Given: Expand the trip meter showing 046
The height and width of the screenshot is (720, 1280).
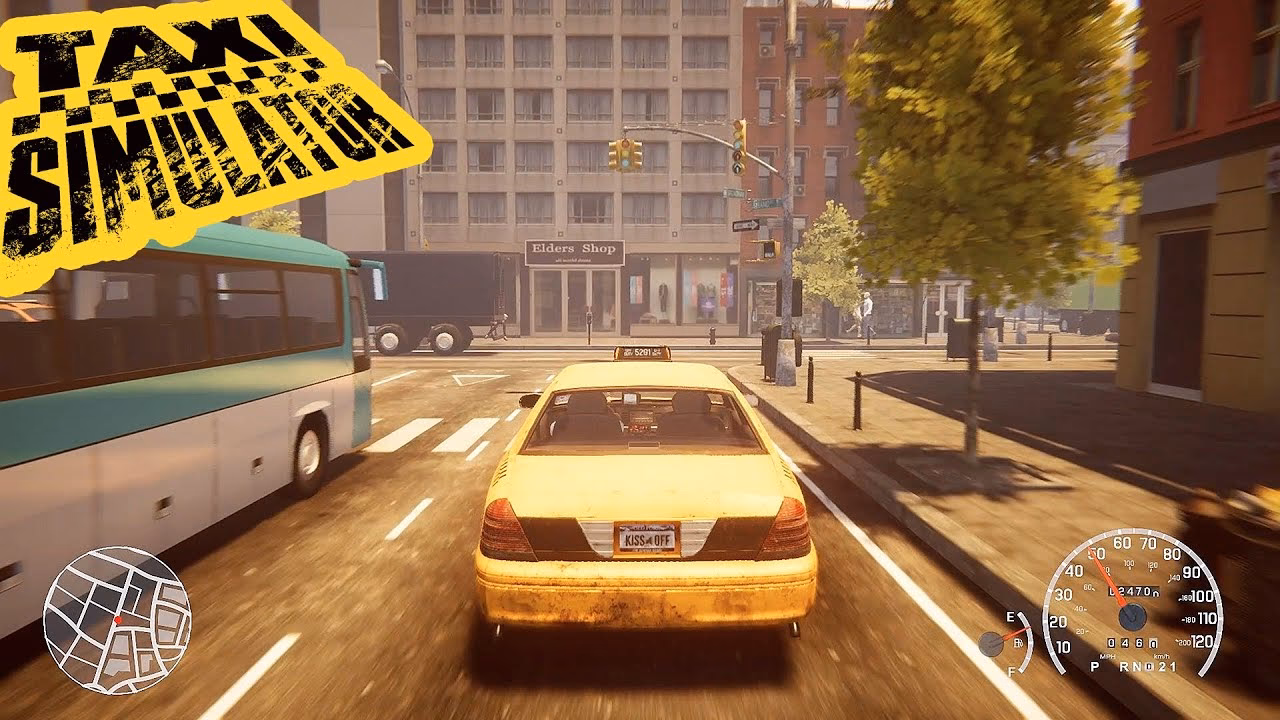Looking at the screenshot, I should [1132, 642].
